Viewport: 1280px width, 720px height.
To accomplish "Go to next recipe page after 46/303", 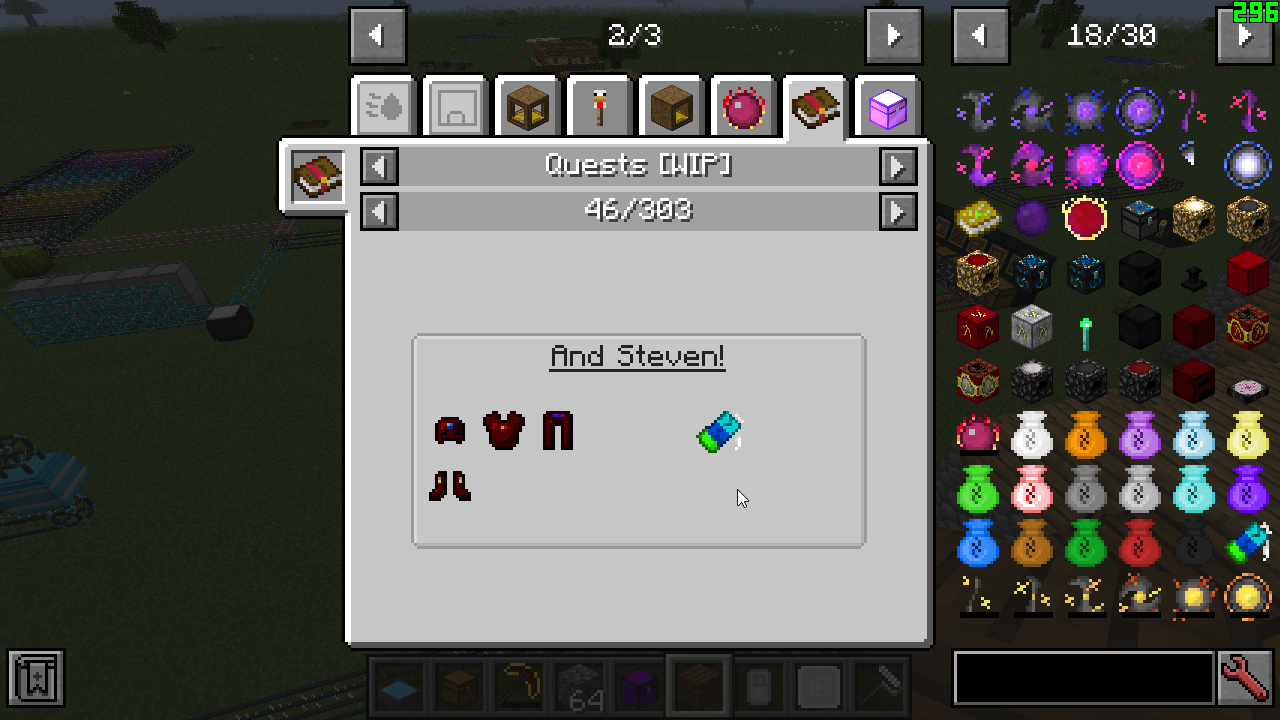I will coord(898,211).
